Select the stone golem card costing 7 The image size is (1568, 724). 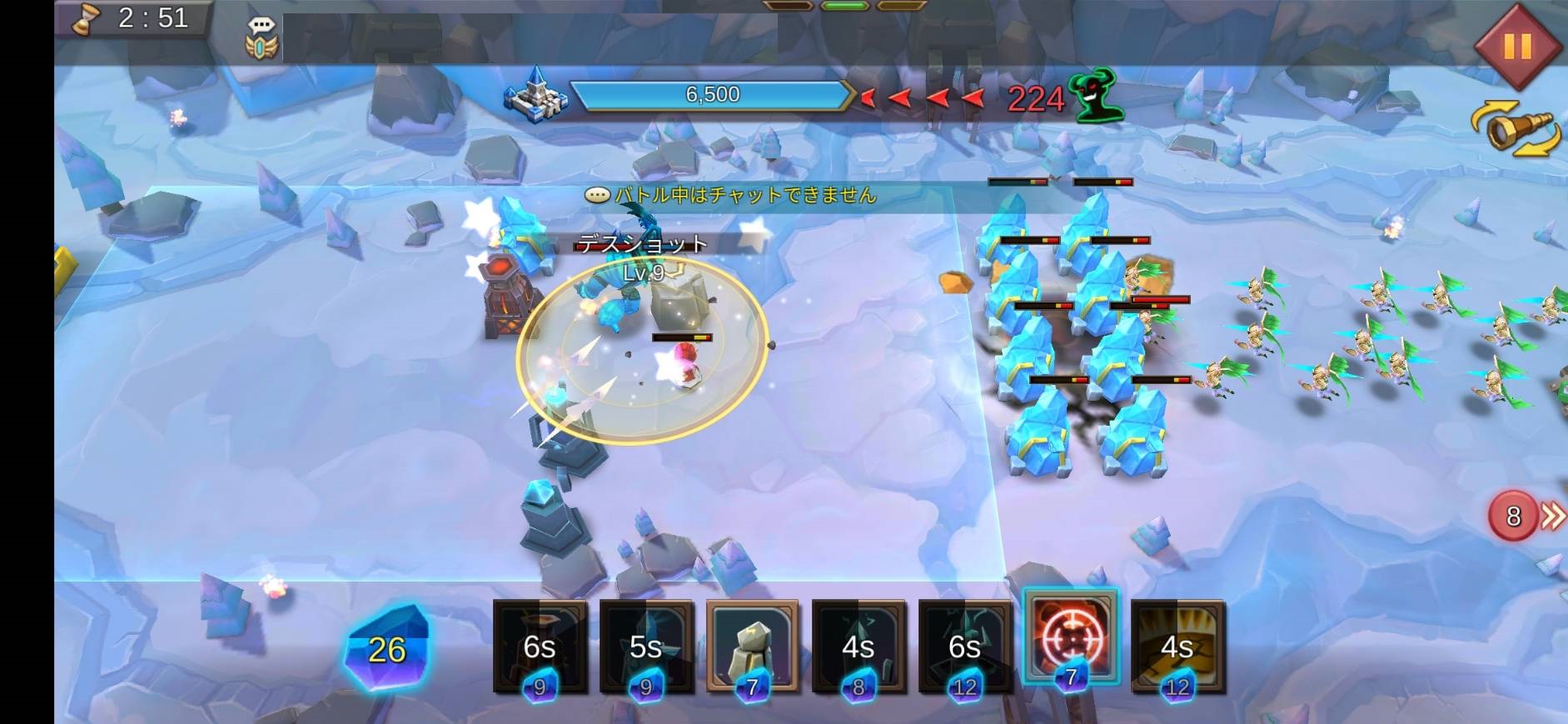tap(752, 647)
